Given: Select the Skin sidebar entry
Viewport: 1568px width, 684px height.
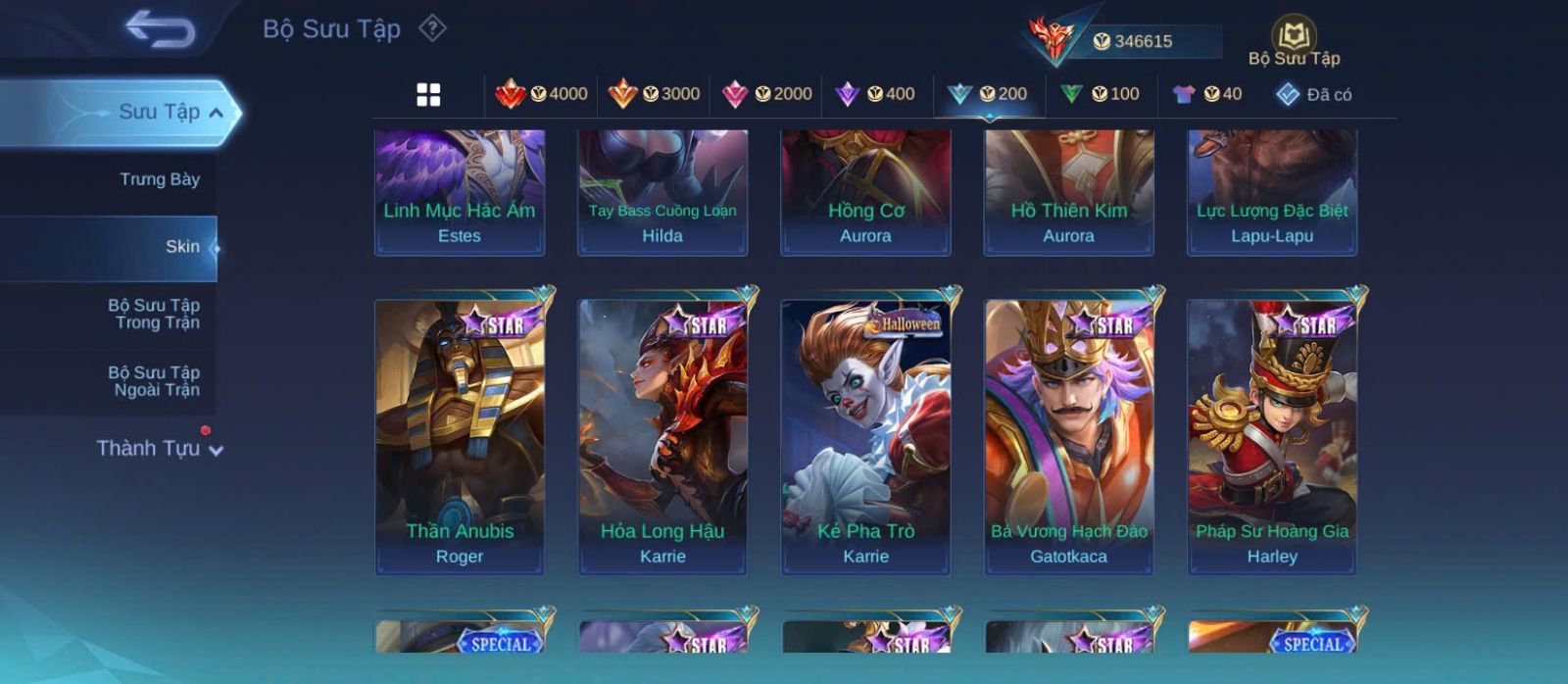Looking at the screenshot, I should [x=182, y=247].
